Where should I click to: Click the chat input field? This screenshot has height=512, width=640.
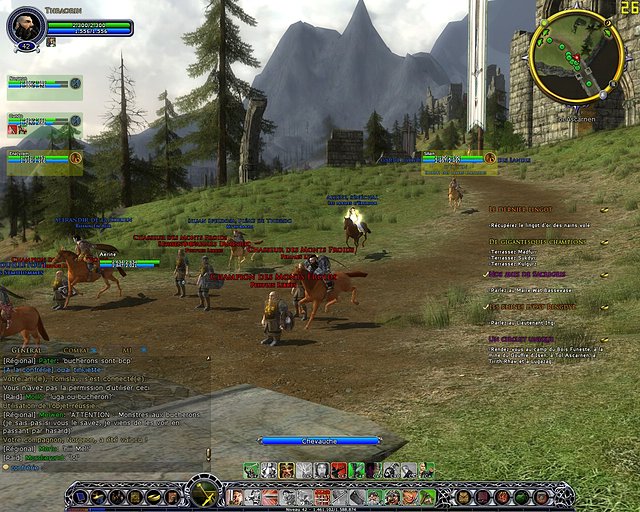click(x=100, y=467)
